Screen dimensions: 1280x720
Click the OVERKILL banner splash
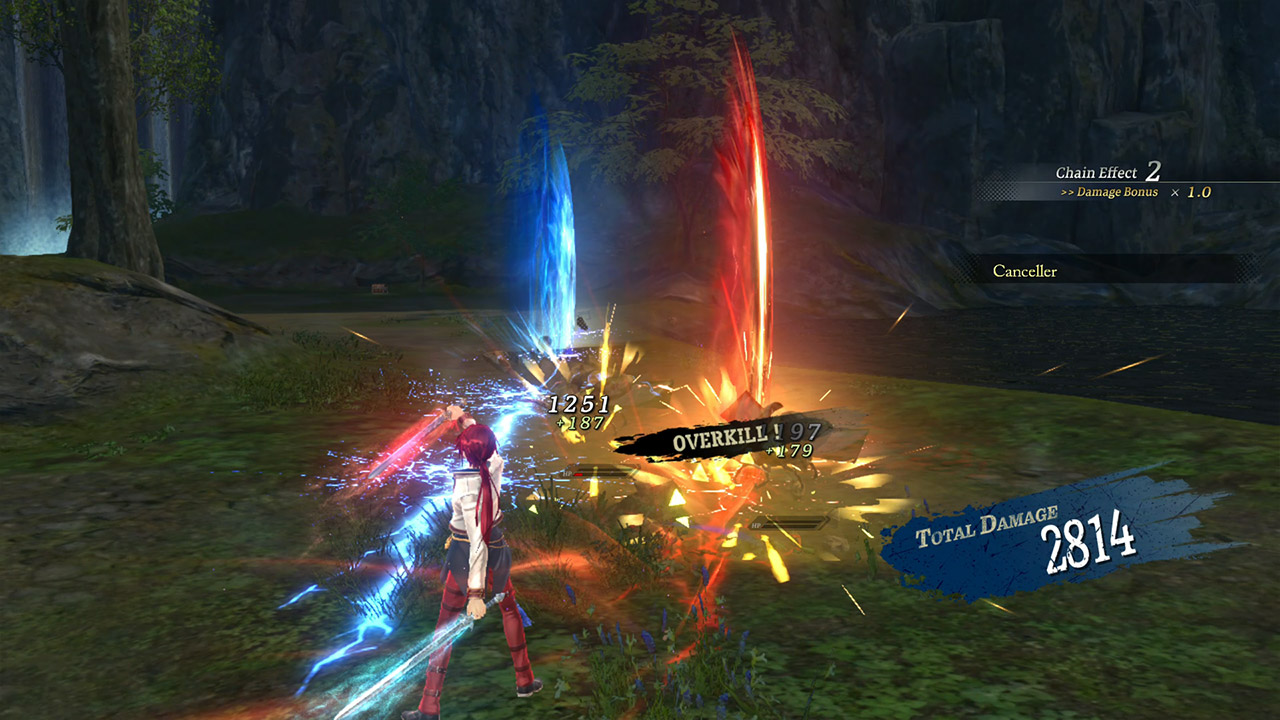coord(720,438)
